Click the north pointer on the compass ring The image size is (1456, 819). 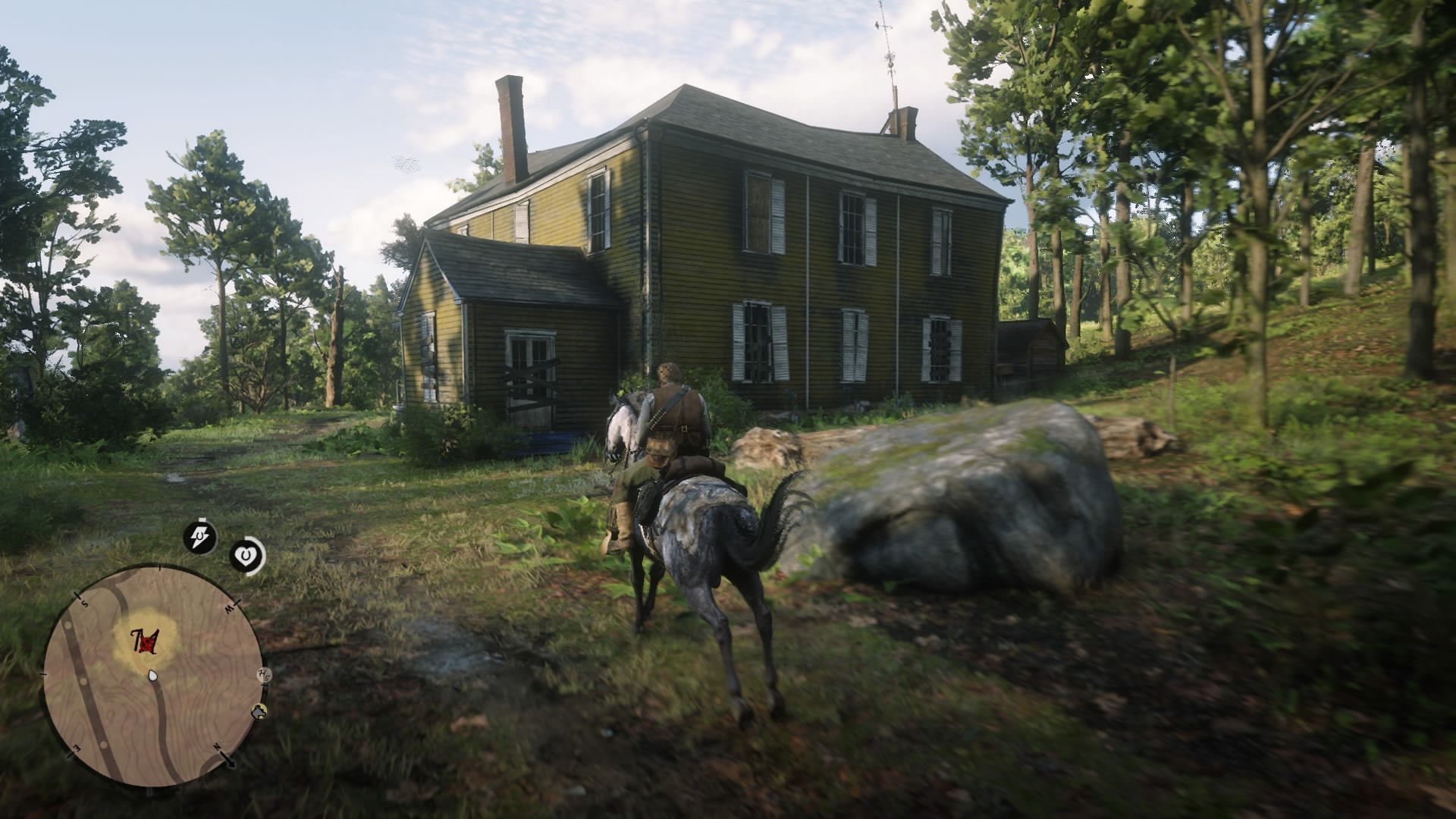pos(232,762)
